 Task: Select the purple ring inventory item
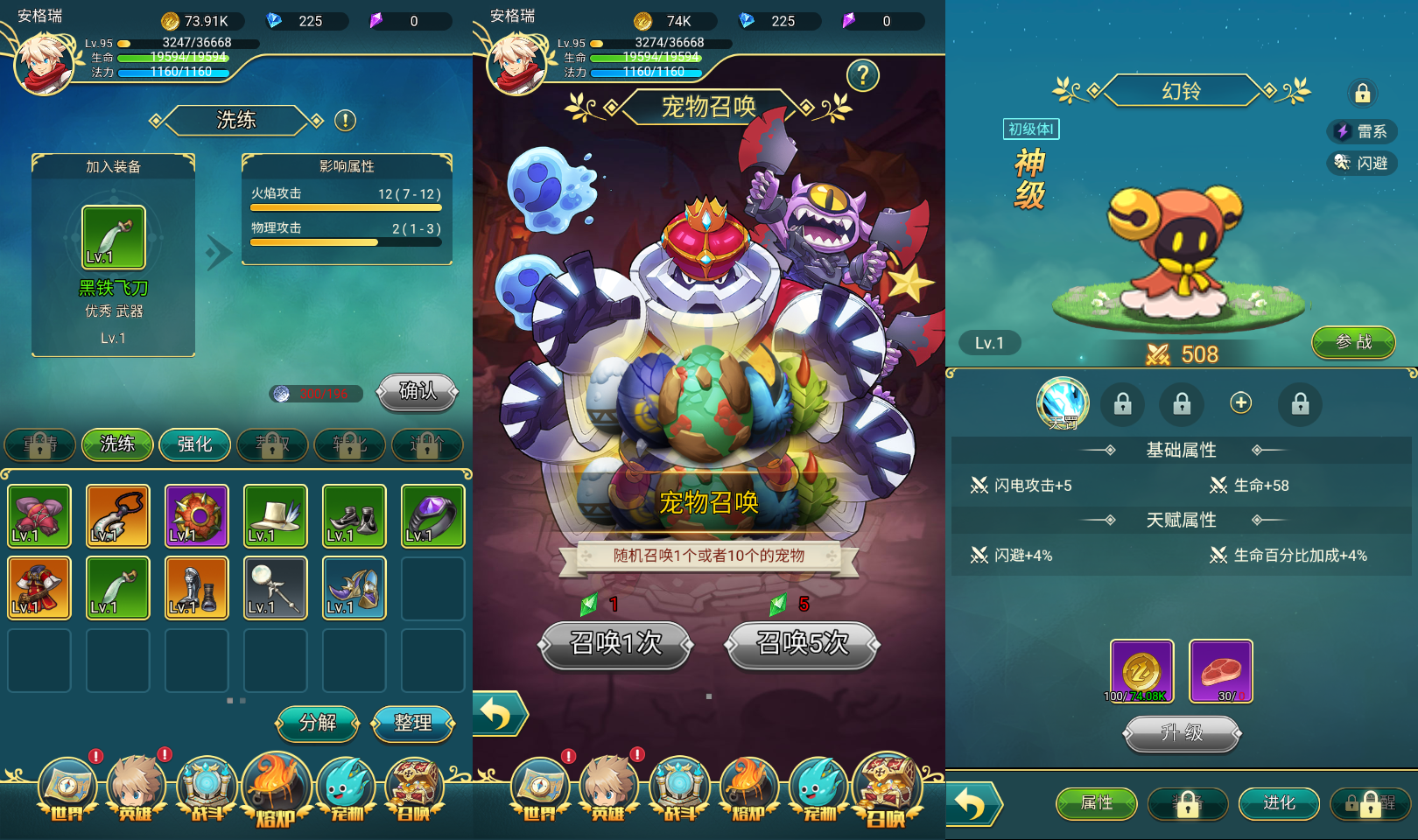(432, 516)
